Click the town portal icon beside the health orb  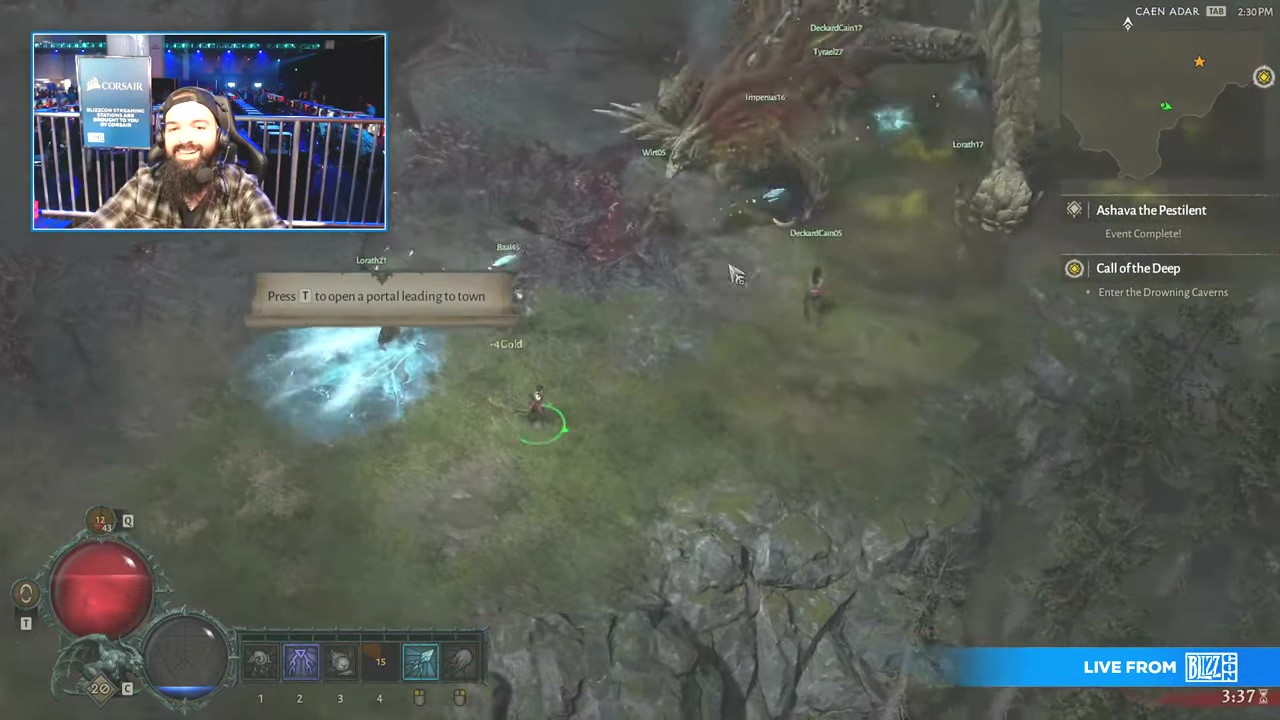26,594
